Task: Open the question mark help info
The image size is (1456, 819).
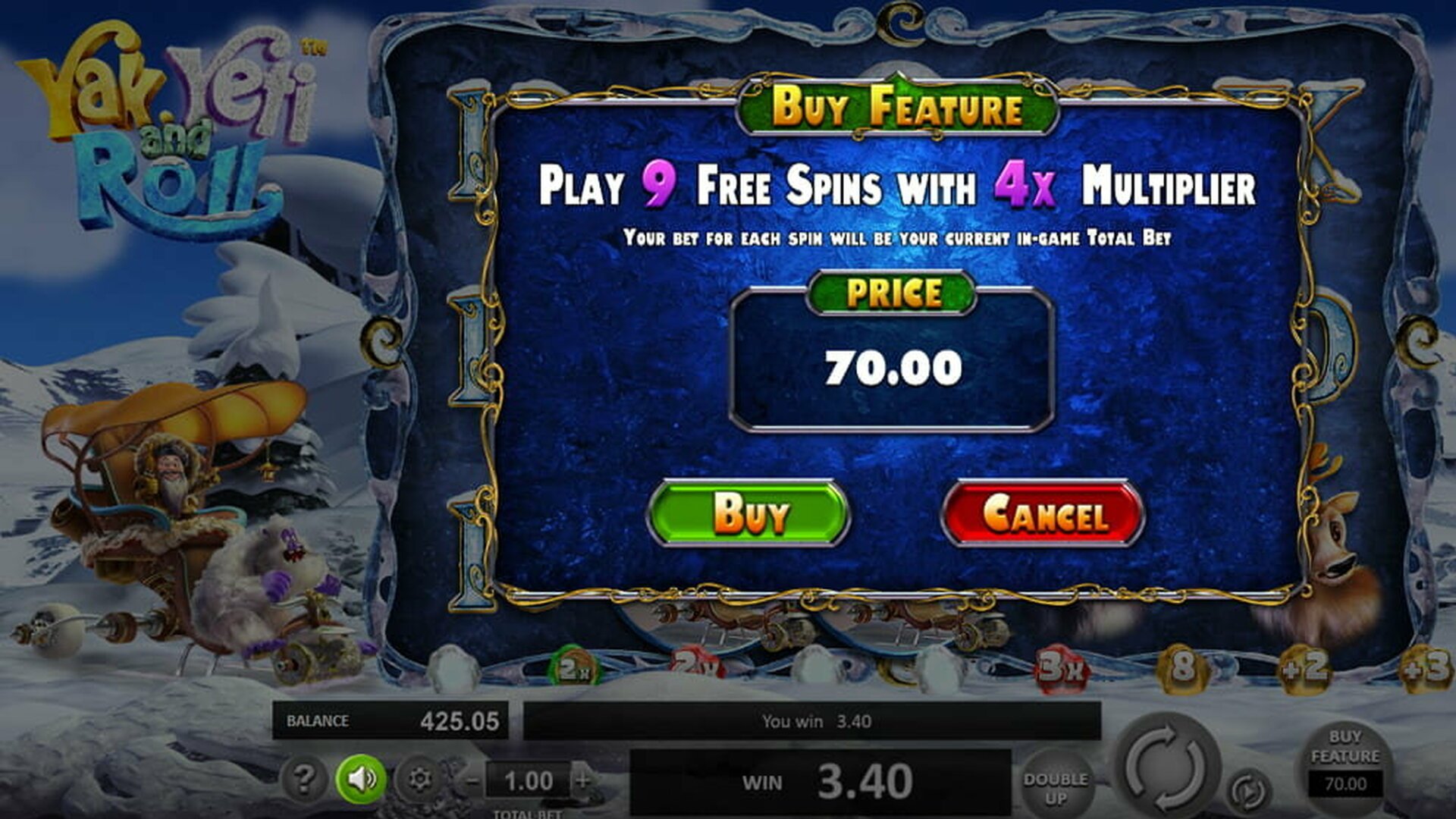Action: (303, 779)
